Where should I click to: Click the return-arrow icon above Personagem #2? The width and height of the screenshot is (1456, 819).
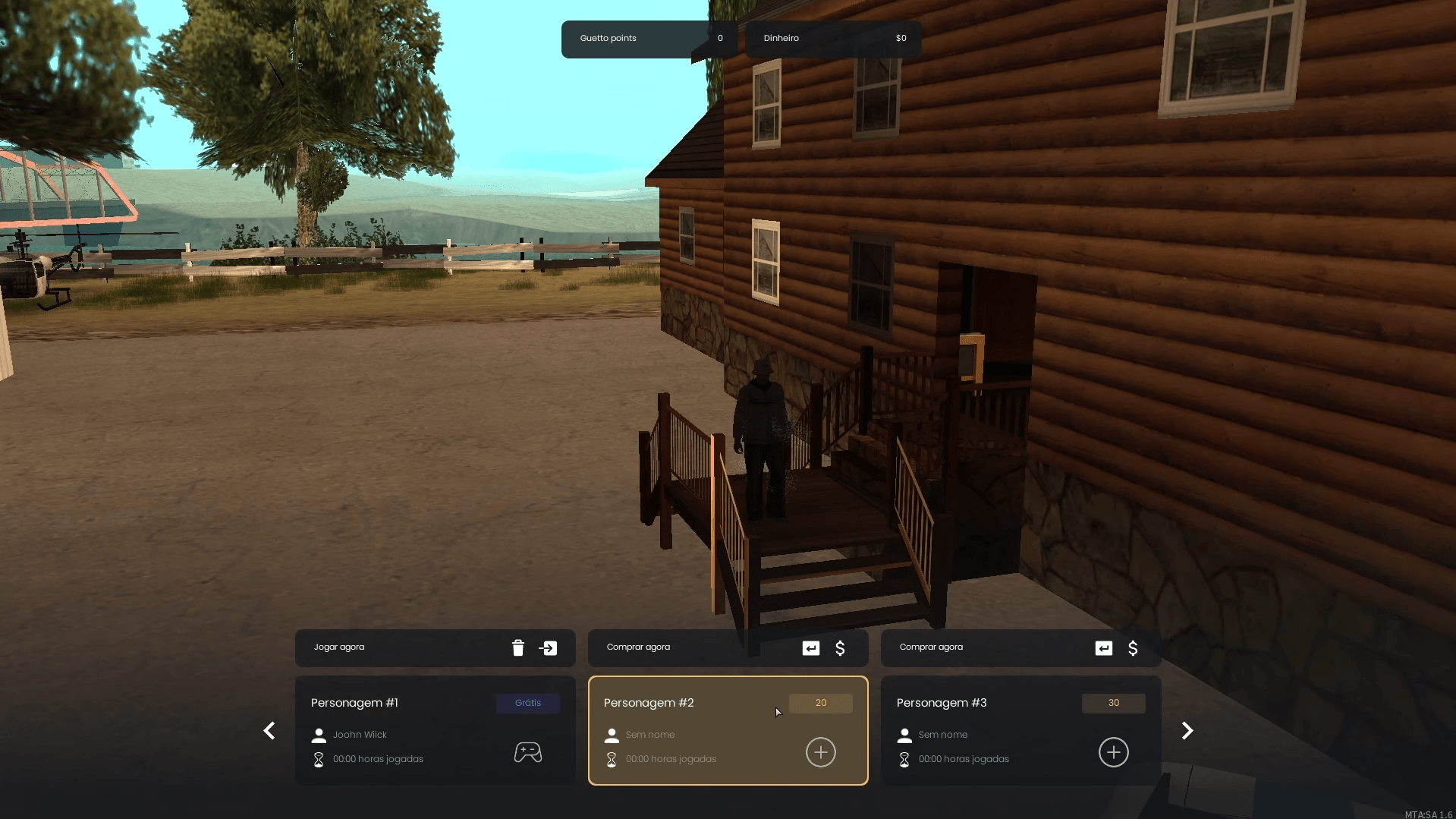811,648
